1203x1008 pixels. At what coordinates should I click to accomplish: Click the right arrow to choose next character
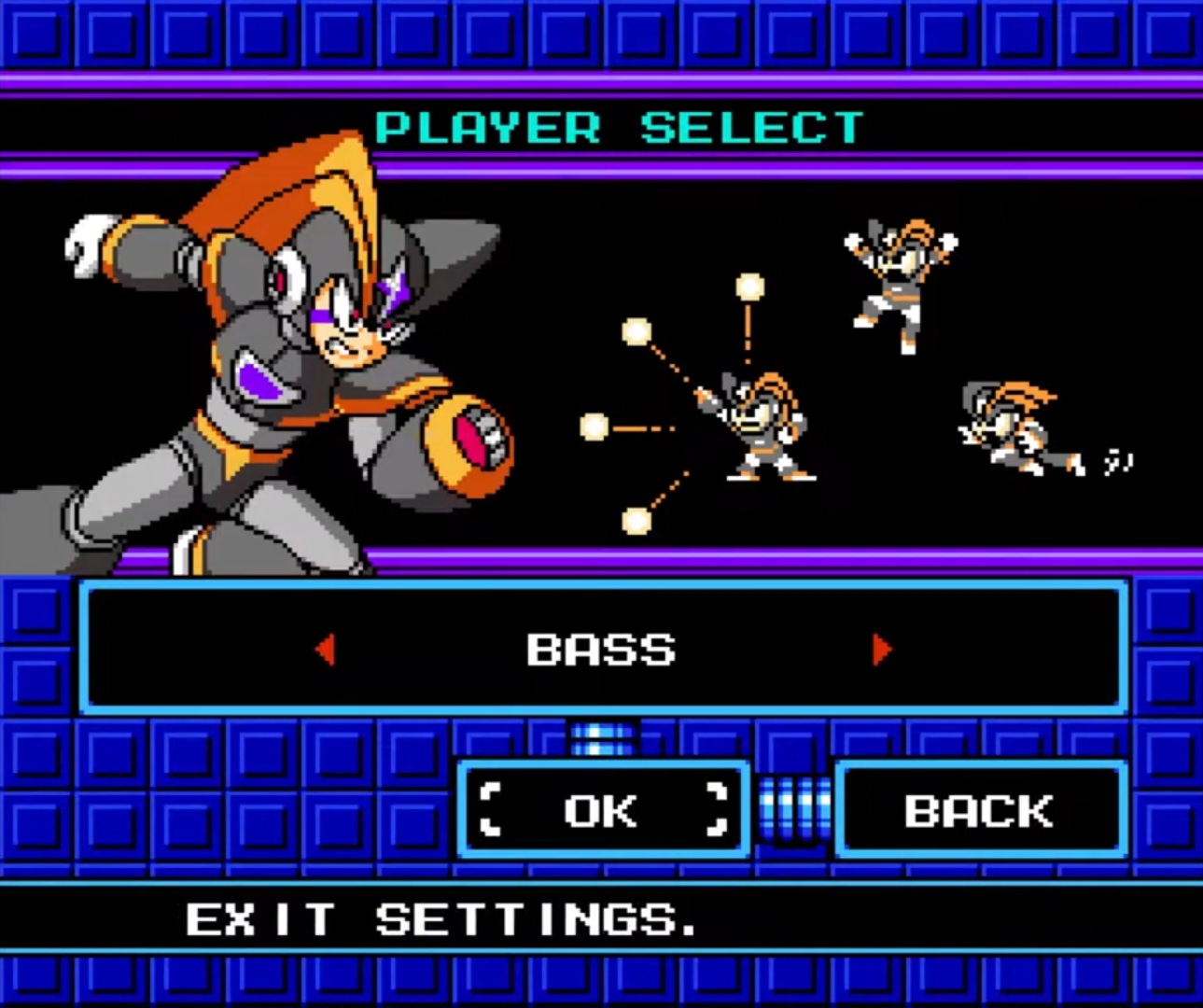pos(882,651)
